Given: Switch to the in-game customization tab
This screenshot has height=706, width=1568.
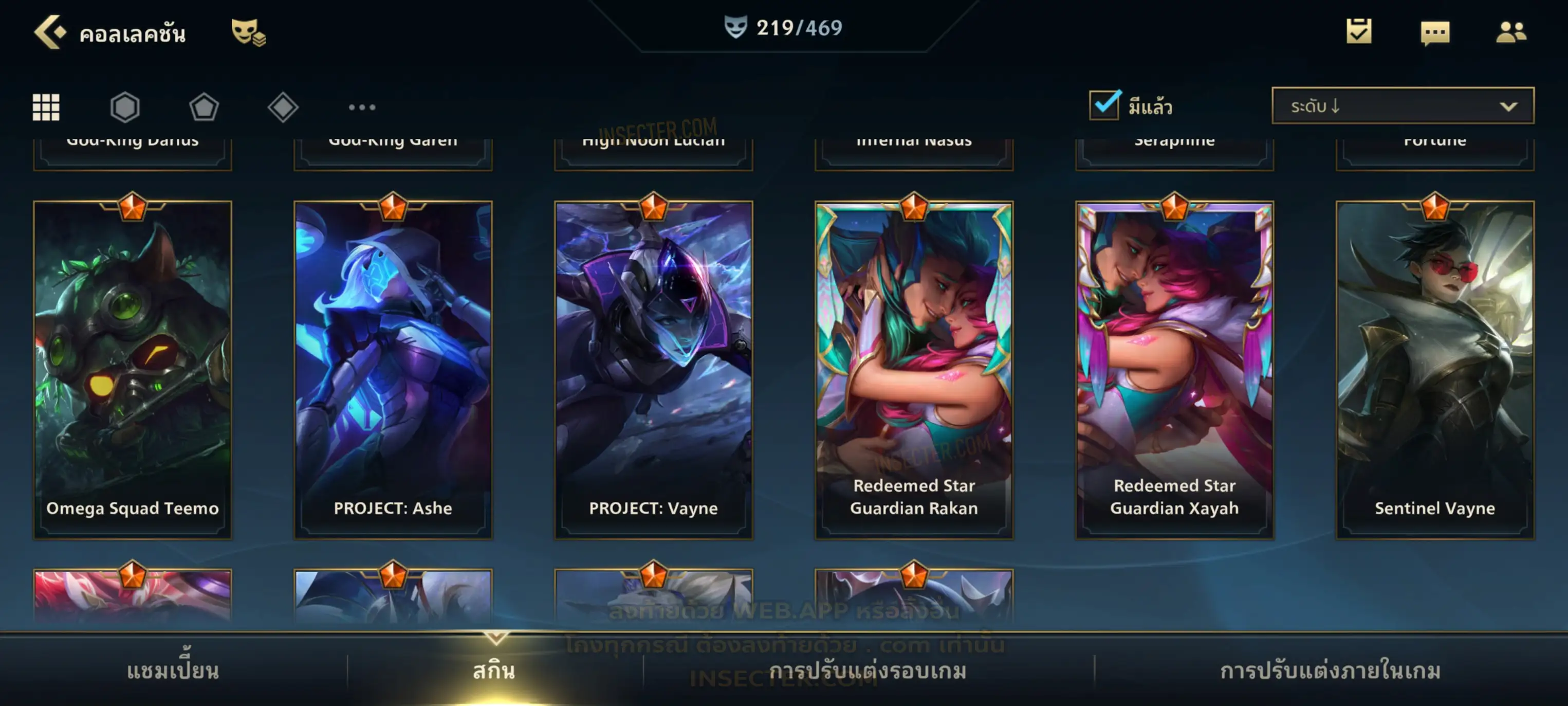Looking at the screenshot, I should coord(1330,671).
